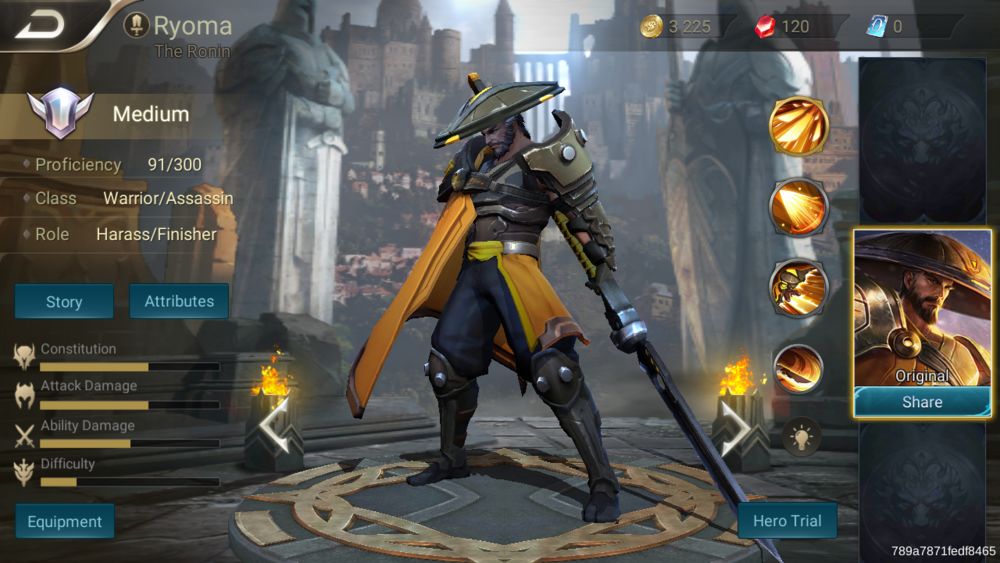Open Ryoma's Story
Viewport: 1000px width, 563px height.
(x=64, y=301)
